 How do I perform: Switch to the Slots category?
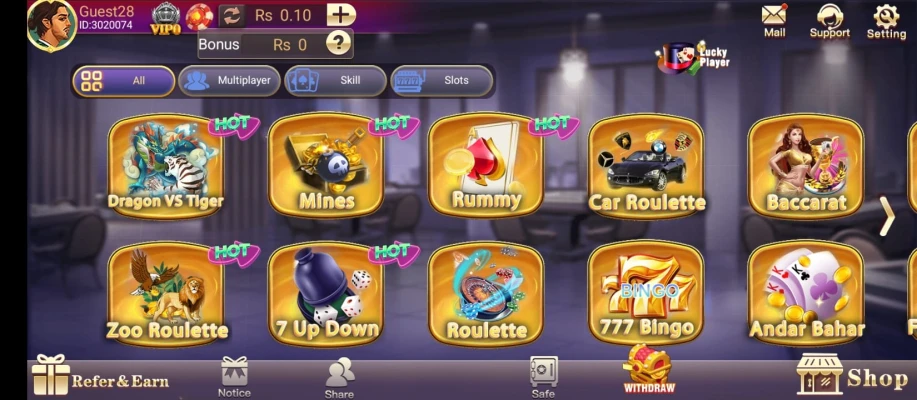pyautogui.click(x=442, y=81)
